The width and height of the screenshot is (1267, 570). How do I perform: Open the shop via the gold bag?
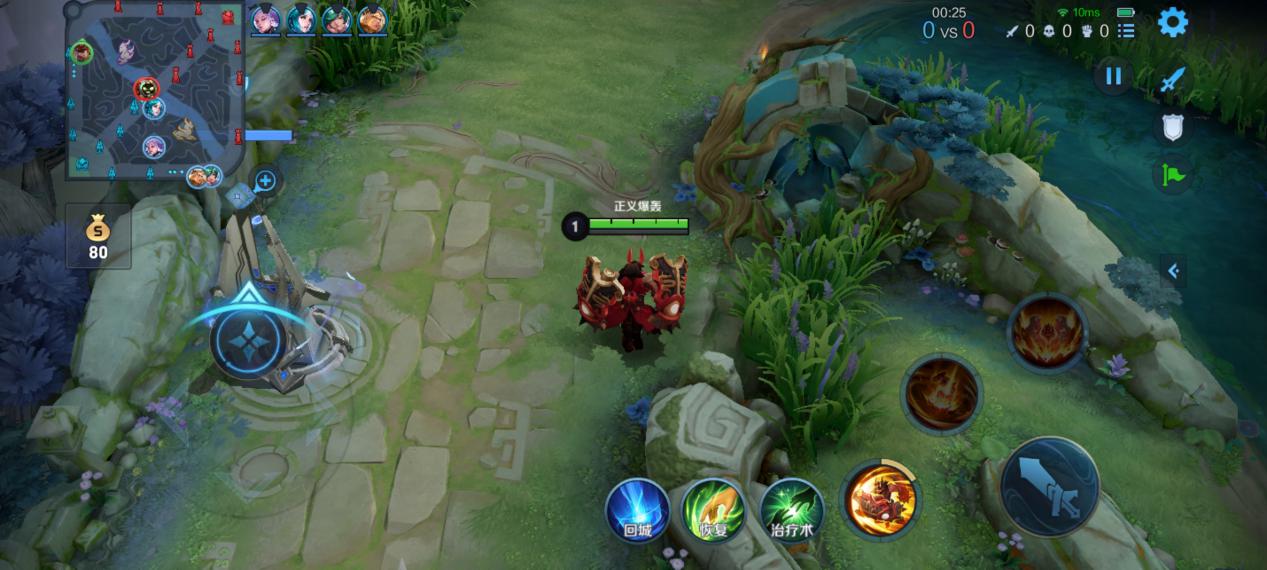(x=98, y=236)
